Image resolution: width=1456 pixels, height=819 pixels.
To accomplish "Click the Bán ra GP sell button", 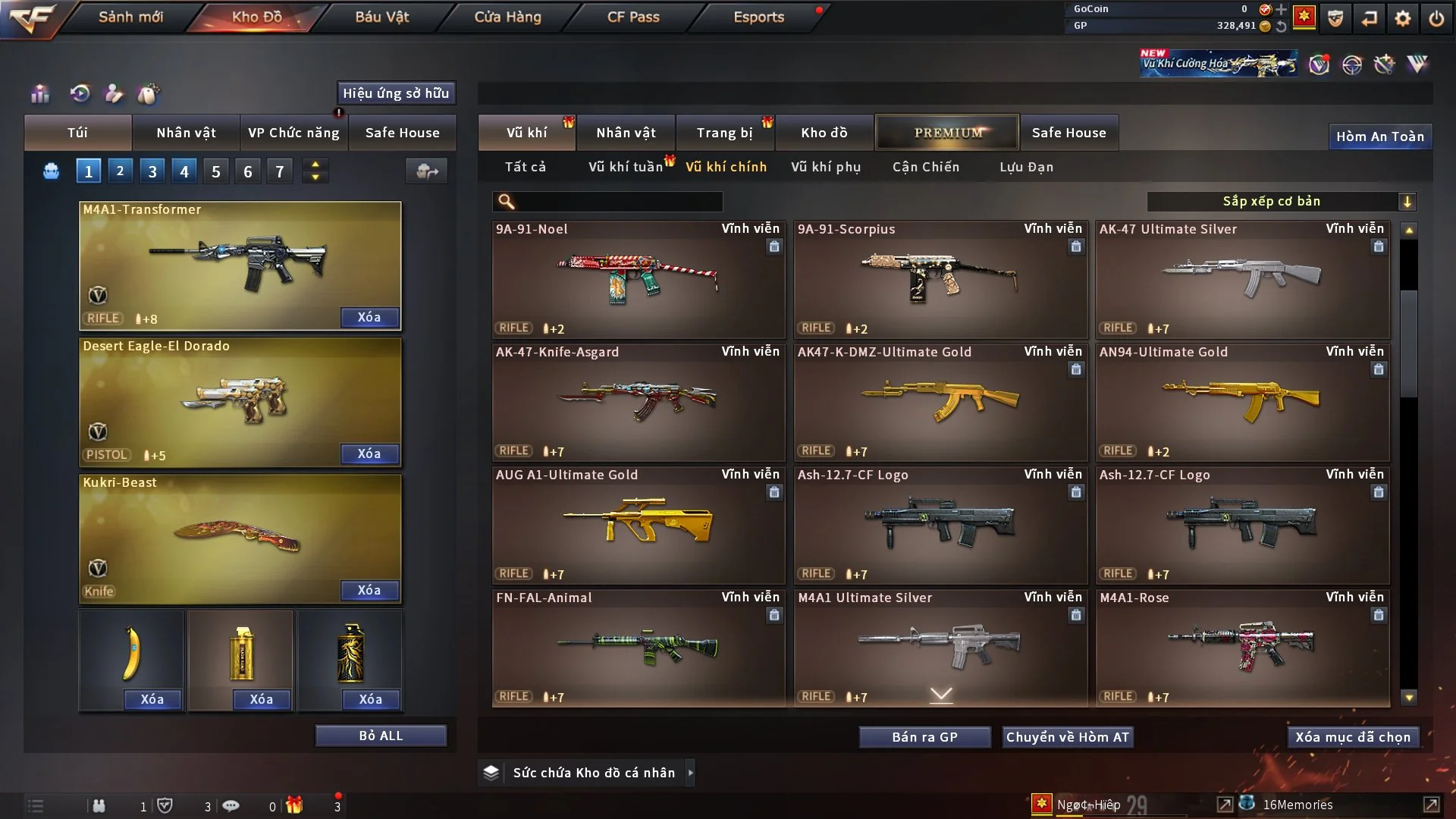I will [x=924, y=737].
